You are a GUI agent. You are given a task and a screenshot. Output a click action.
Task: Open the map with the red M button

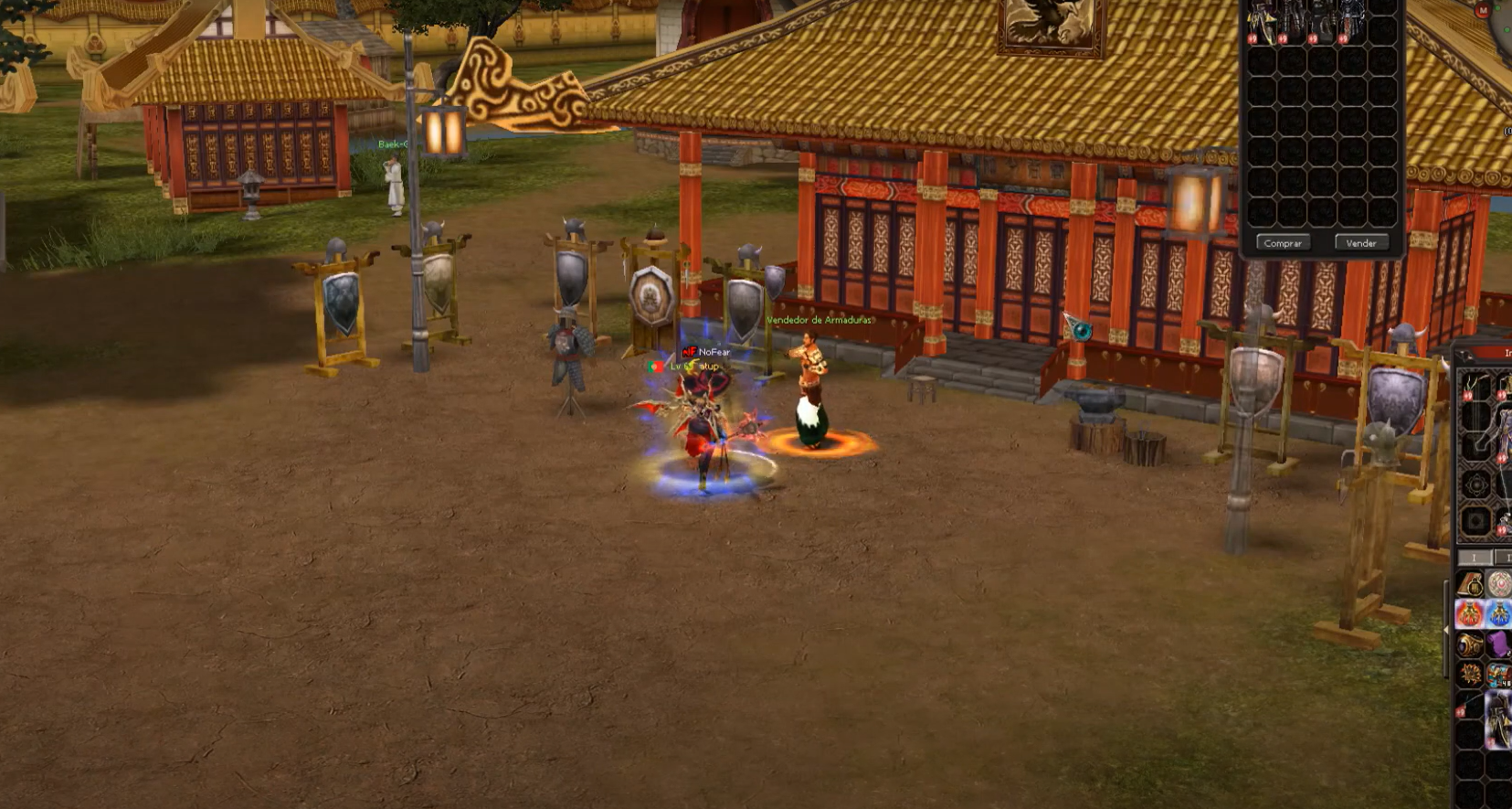1482,10
